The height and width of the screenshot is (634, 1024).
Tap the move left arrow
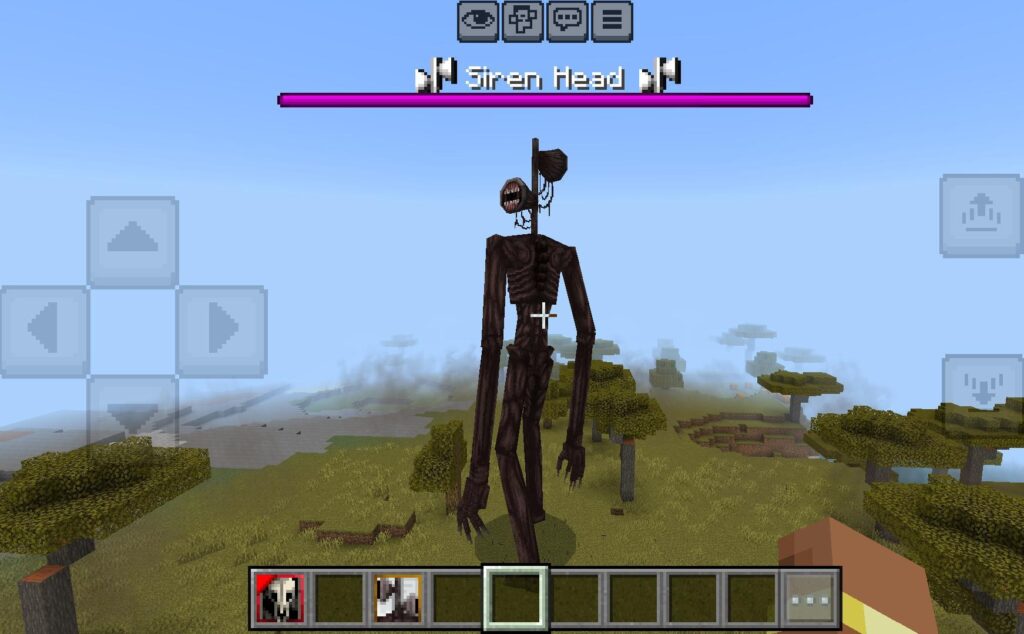point(44,331)
